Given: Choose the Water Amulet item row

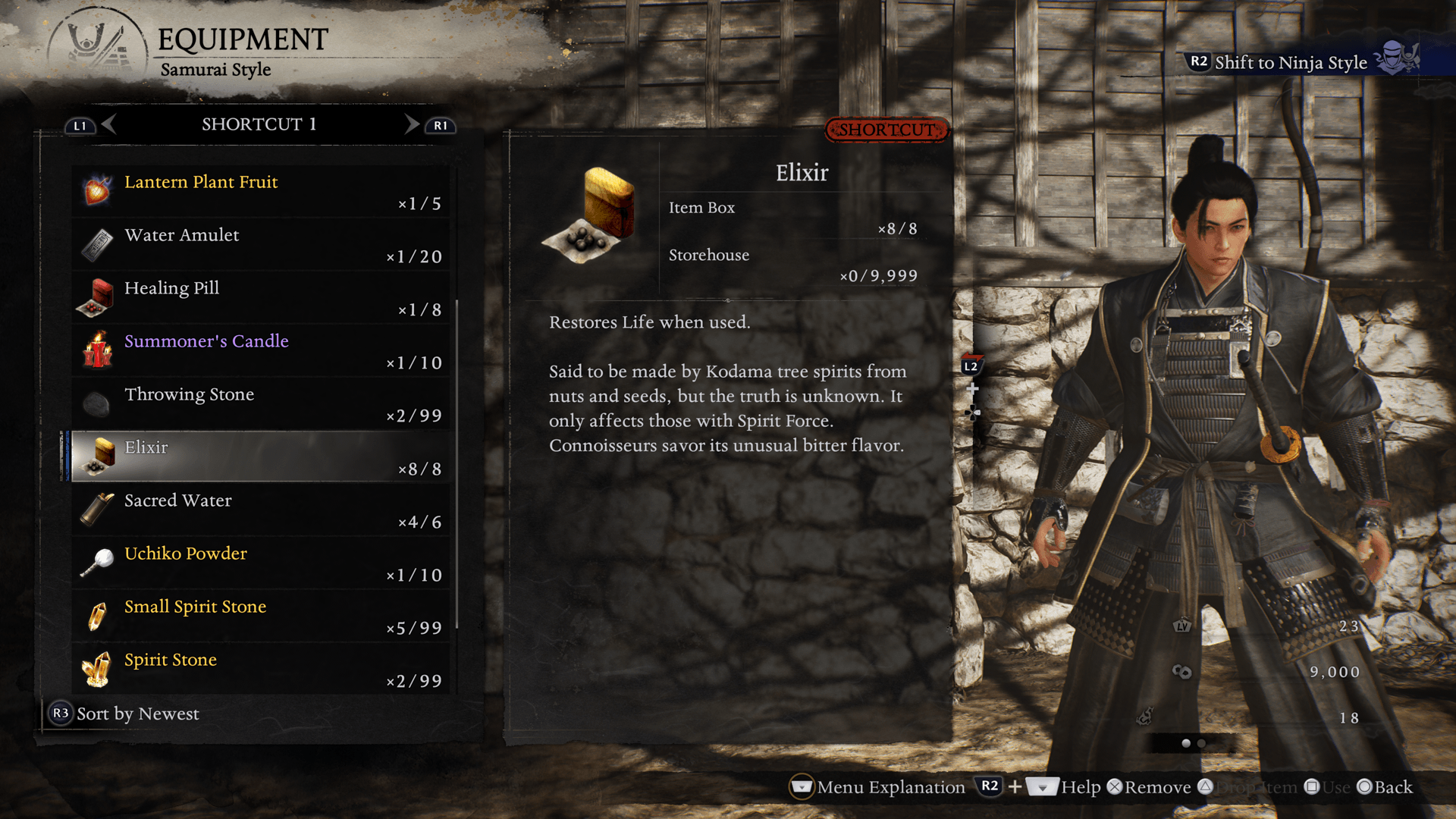Looking at the screenshot, I should [x=261, y=245].
